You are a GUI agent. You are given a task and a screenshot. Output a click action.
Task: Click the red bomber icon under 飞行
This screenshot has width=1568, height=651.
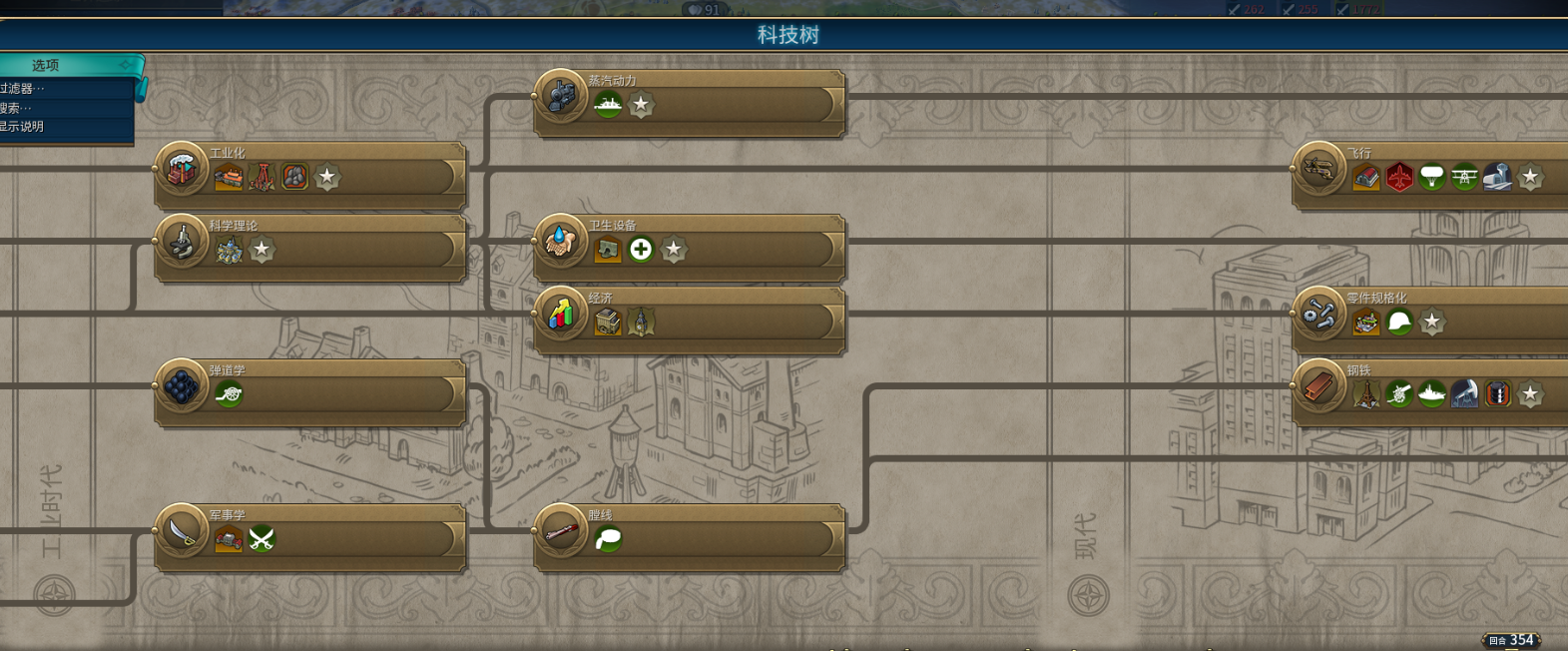[x=1399, y=178]
